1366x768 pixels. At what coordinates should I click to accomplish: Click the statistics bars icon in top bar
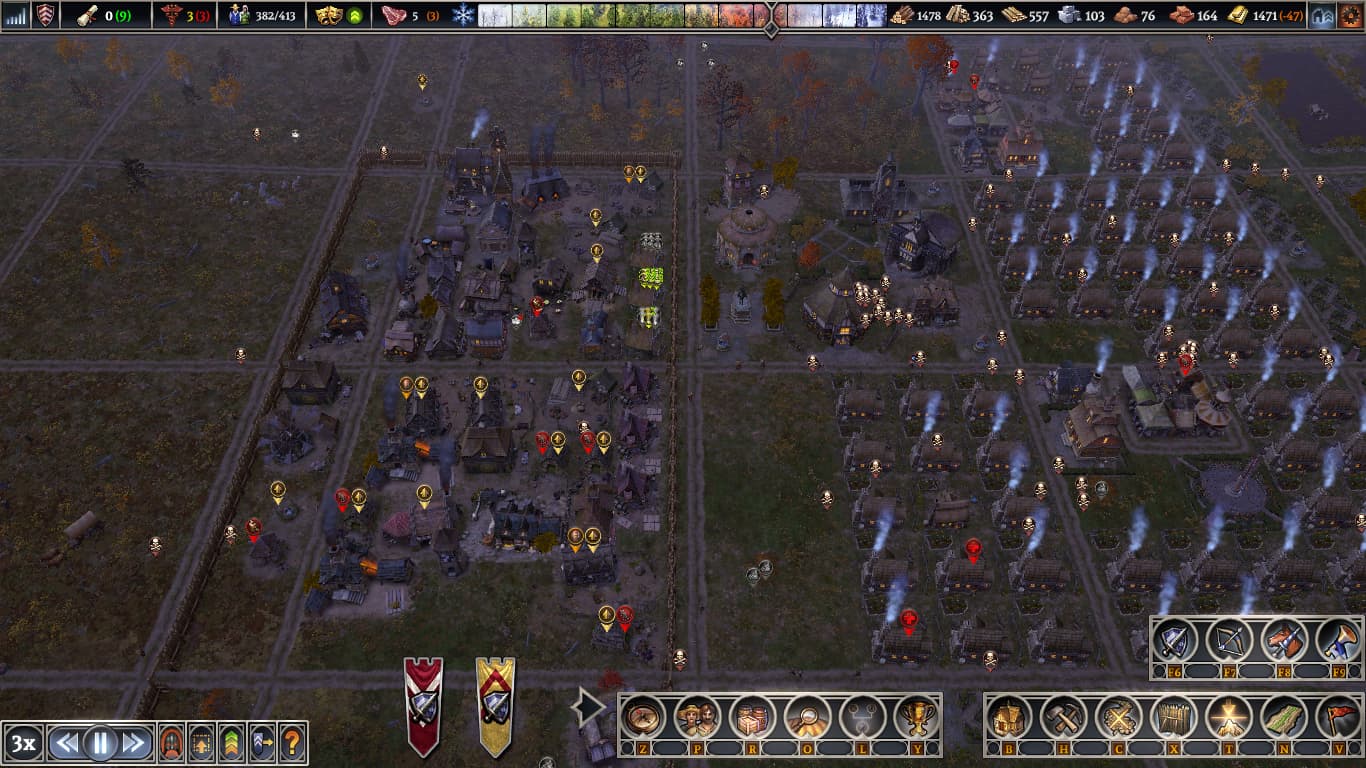click(16, 15)
